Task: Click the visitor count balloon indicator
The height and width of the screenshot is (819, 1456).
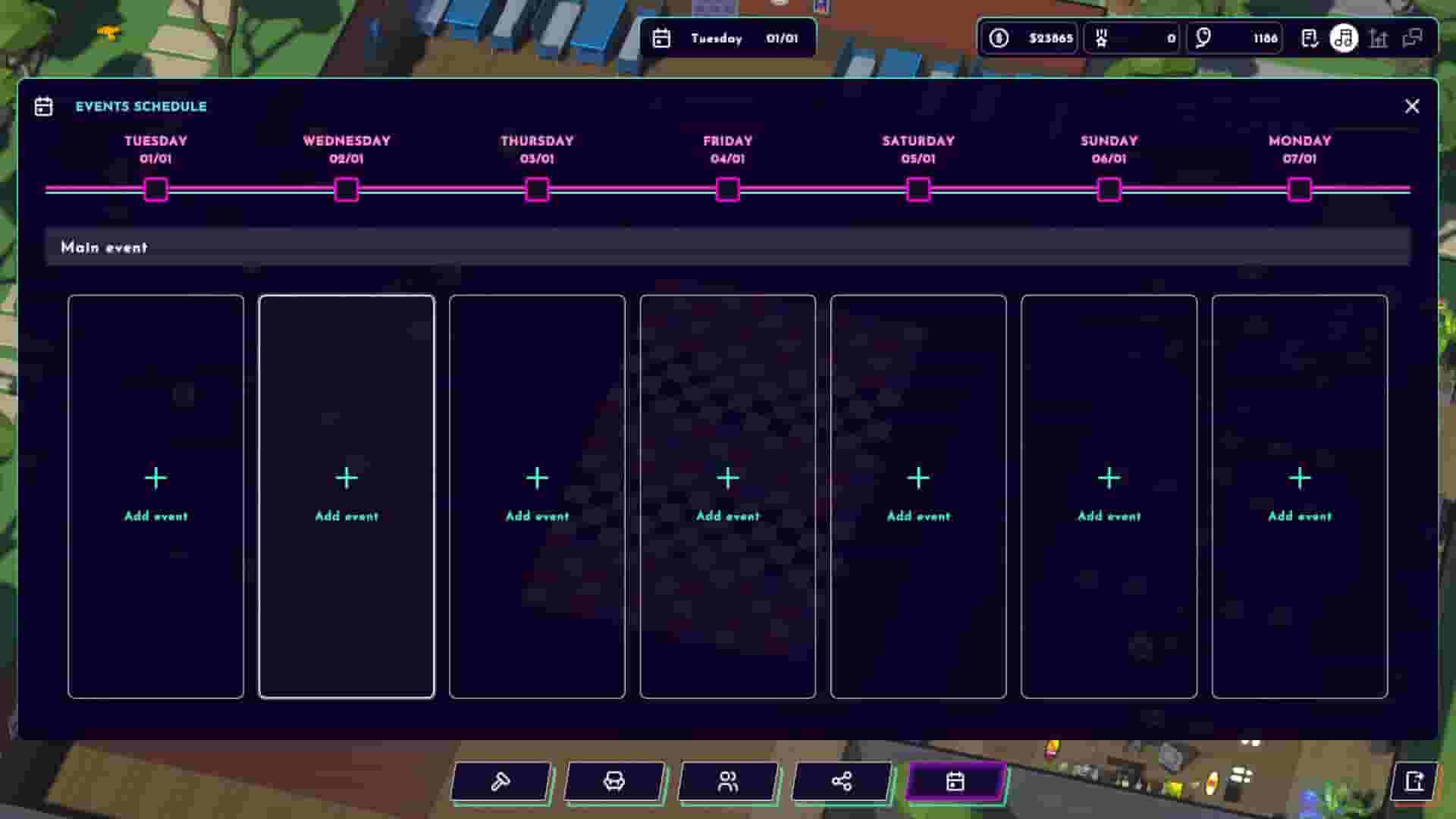Action: [x=1234, y=39]
